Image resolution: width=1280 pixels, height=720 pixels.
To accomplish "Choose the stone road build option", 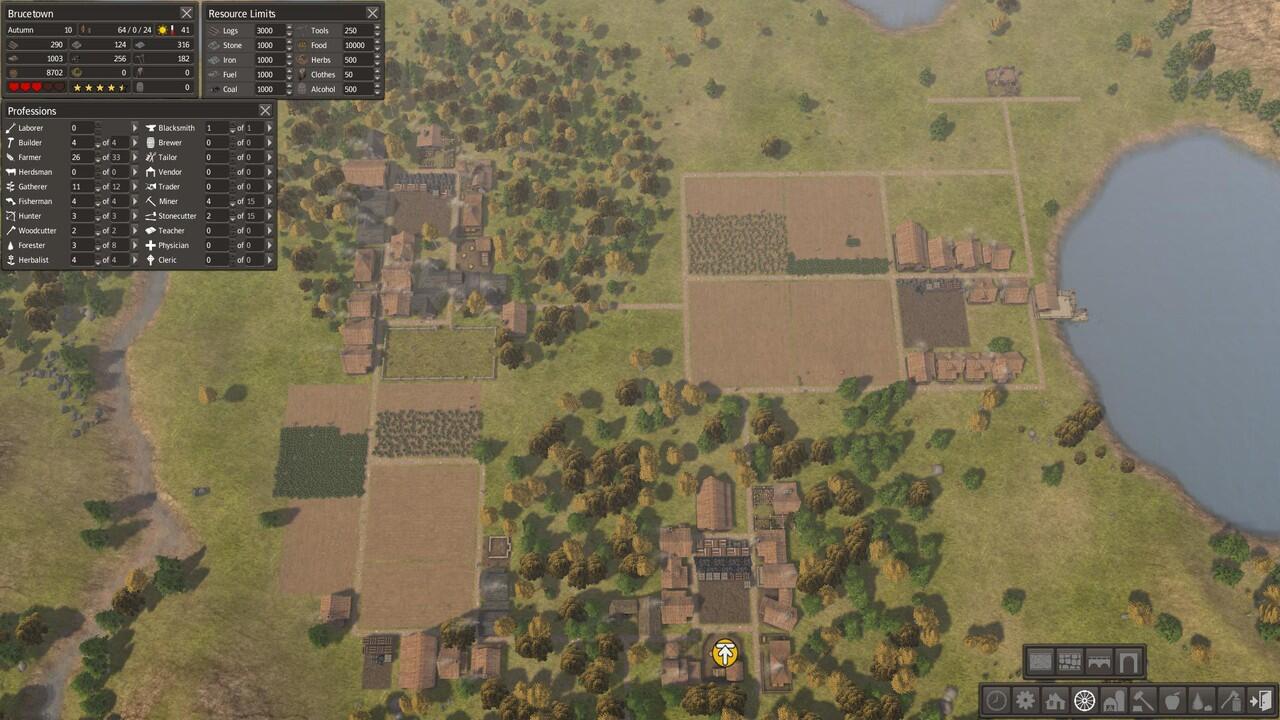I will click(1070, 662).
